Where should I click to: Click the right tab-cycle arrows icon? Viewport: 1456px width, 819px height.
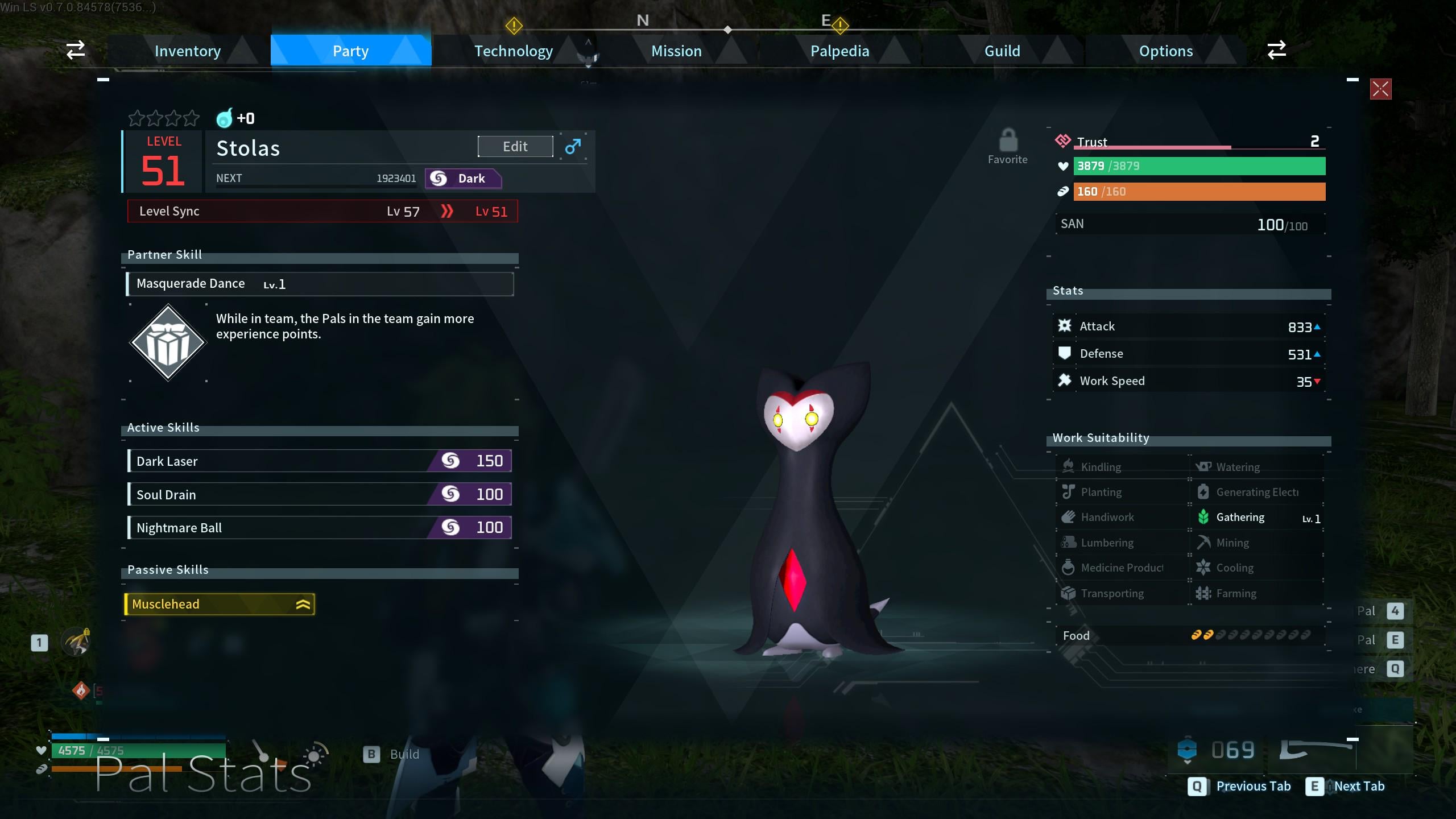(1276, 50)
